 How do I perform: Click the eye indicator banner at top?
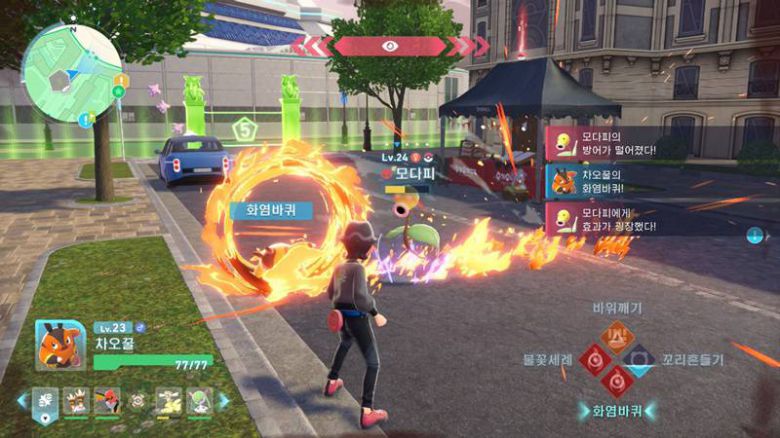coord(390,46)
